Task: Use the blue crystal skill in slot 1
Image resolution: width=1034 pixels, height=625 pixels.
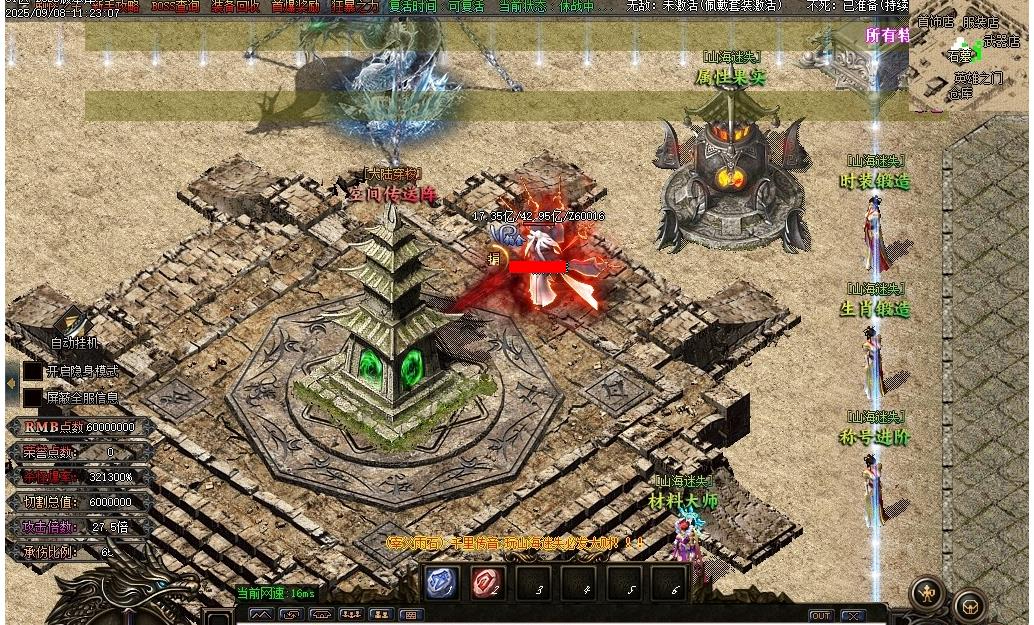Action: coord(442,583)
